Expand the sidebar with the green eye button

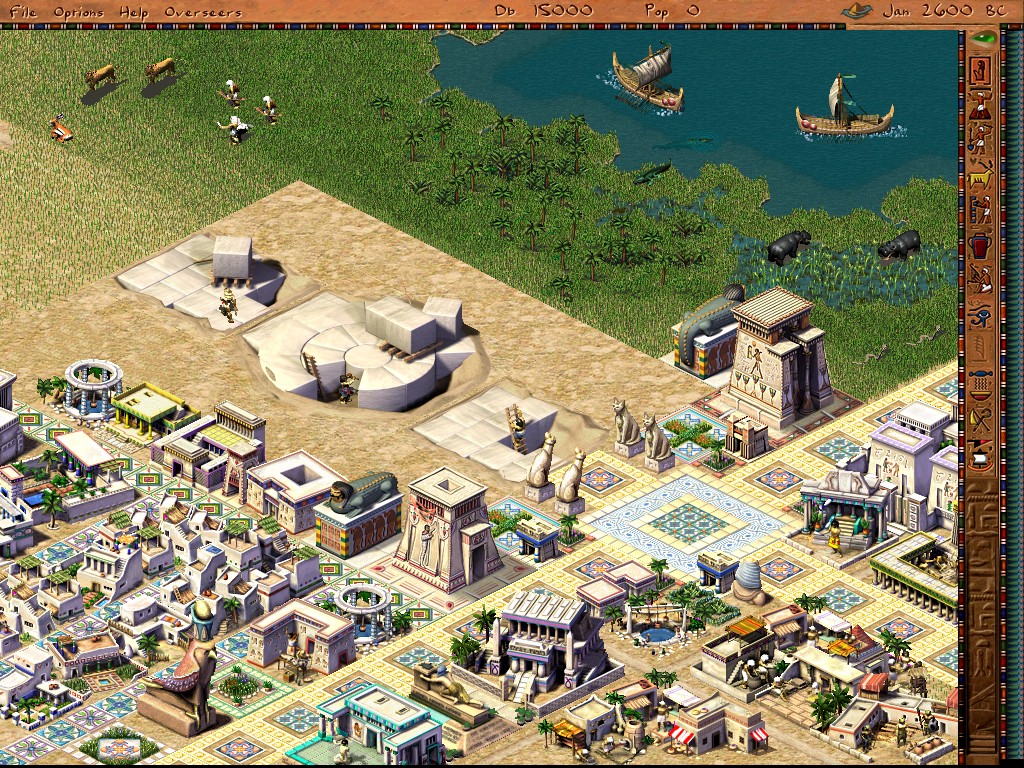point(984,39)
